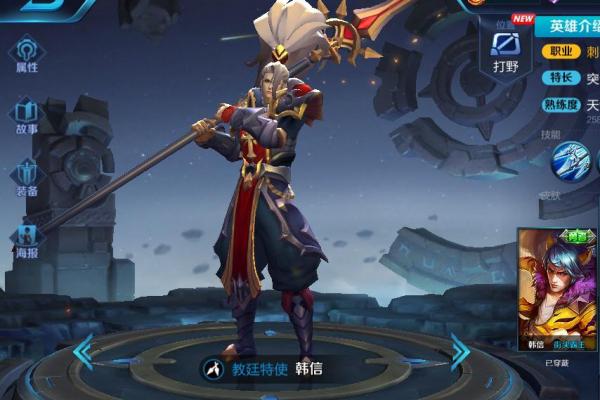600x400 pixels.
Task: Switch to next skin with right arrow
Action: [460, 352]
